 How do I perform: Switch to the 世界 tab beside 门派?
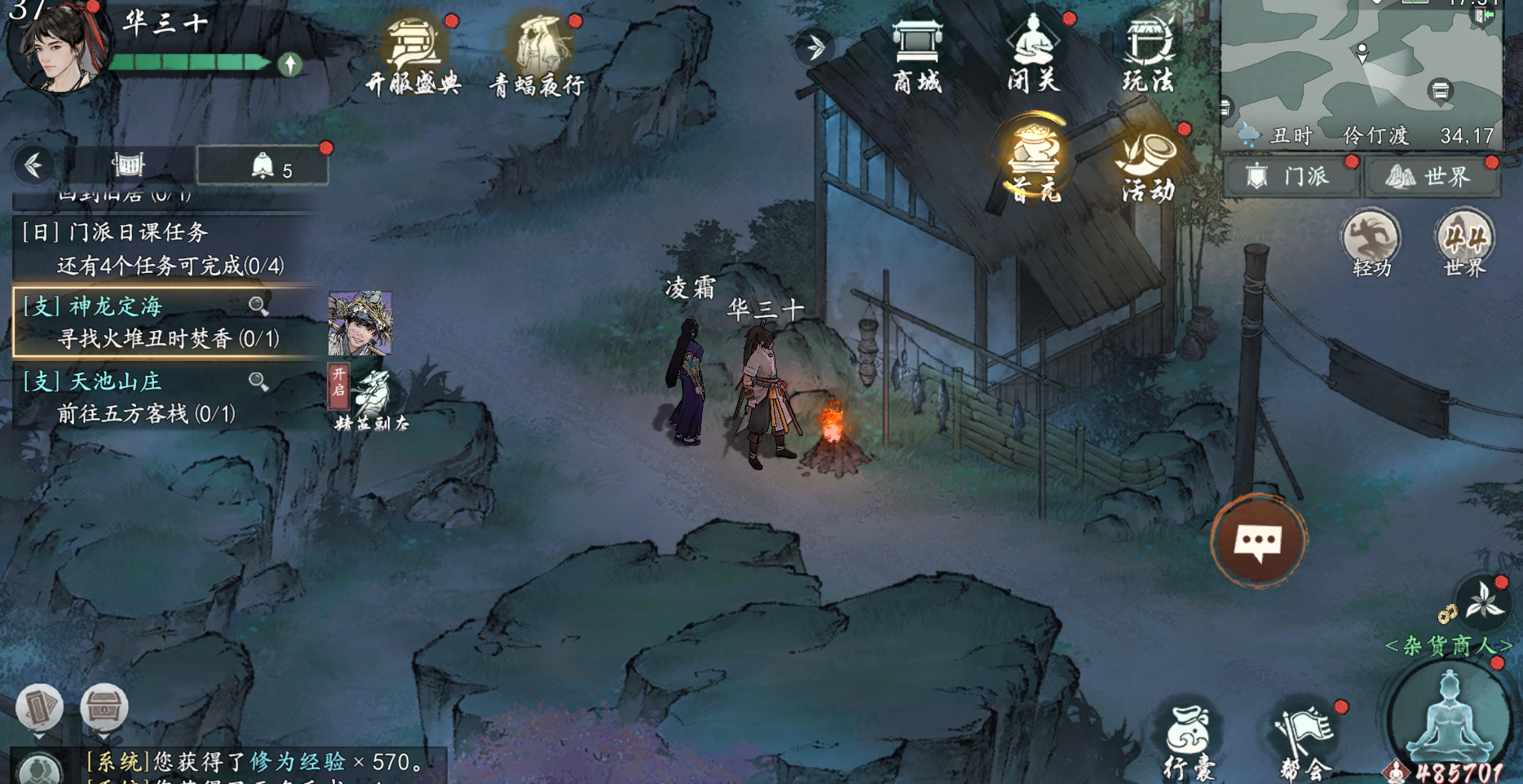point(1433,176)
